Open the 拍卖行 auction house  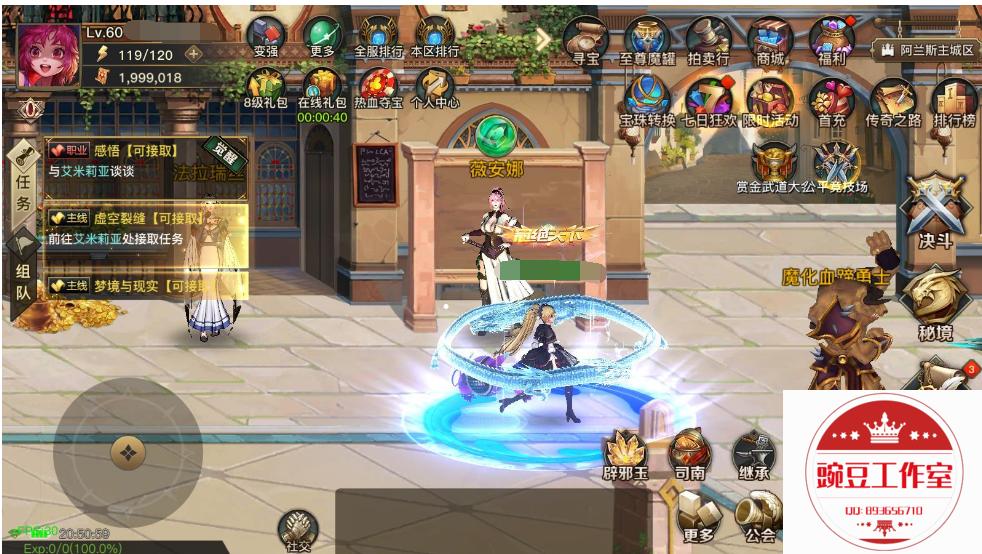click(708, 38)
